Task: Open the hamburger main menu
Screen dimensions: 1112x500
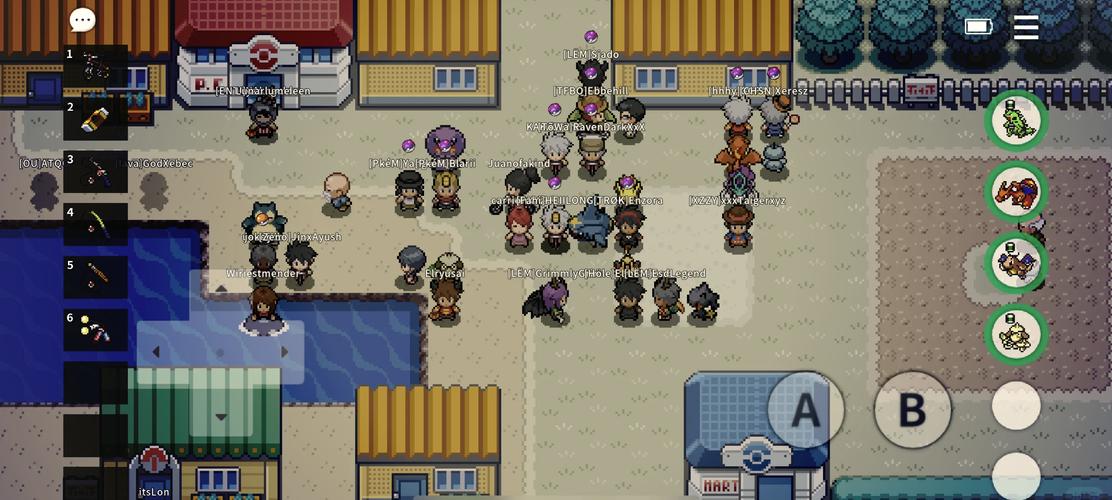Action: coord(1026,27)
